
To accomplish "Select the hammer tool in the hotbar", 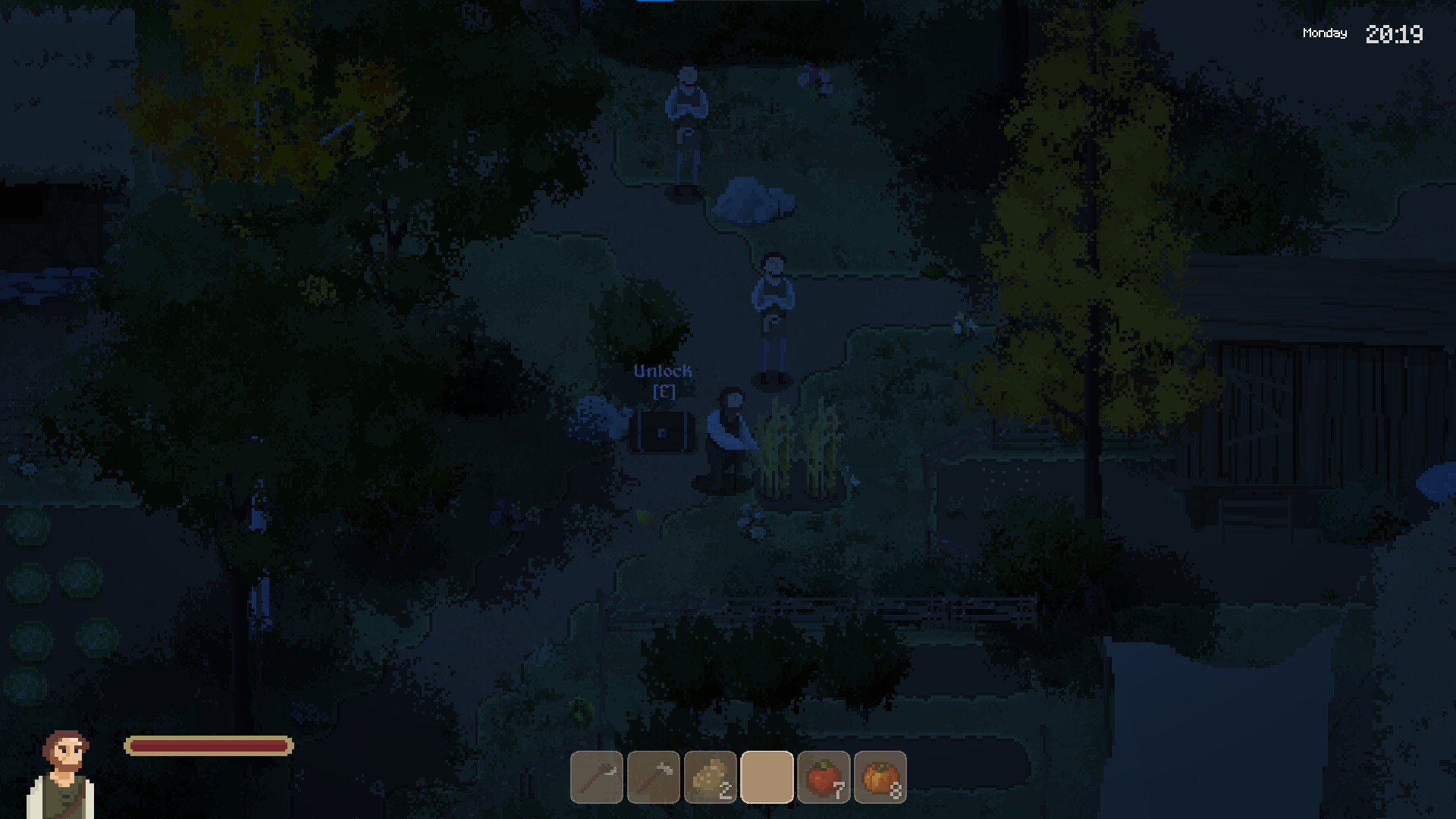I will (x=652, y=777).
